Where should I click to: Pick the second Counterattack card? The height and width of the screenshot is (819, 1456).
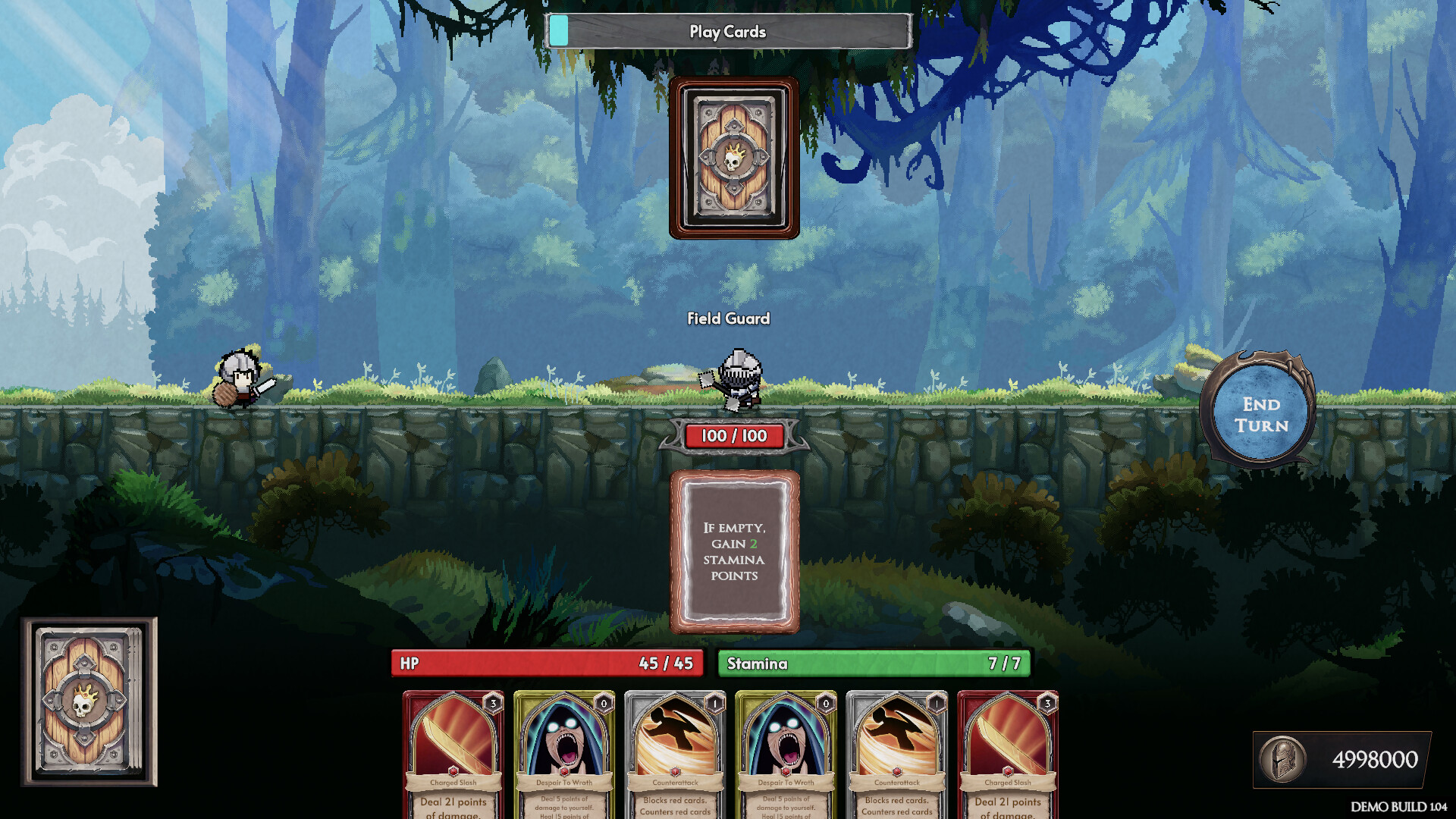(x=897, y=751)
